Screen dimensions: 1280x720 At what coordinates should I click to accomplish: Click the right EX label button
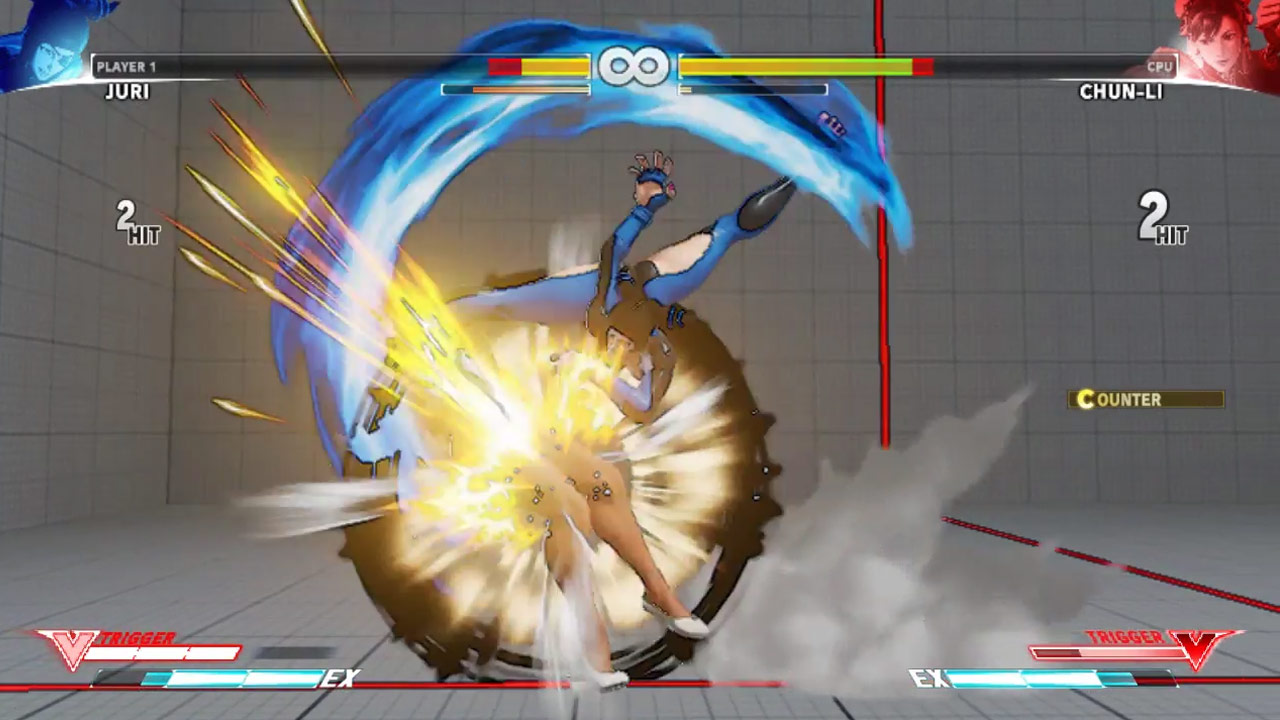click(x=929, y=678)
